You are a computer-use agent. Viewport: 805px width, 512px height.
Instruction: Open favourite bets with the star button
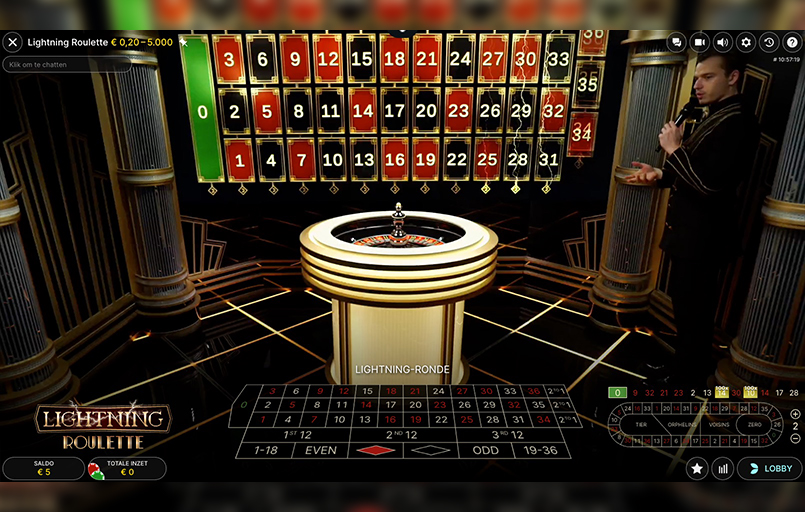pyautogui.click(x=697, y=468)
